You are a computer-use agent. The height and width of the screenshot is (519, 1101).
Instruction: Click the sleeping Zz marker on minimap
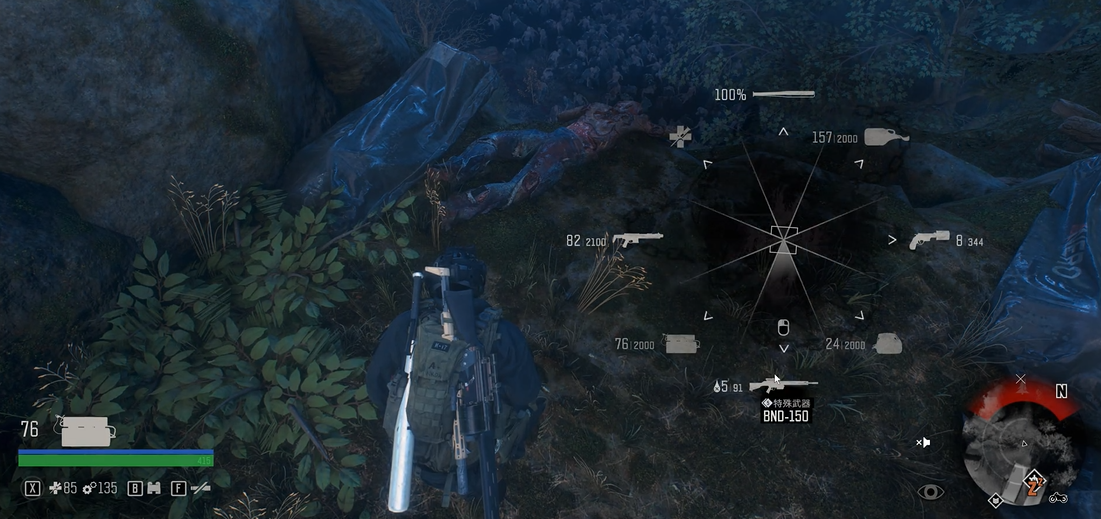click(x=1035, y=486)
